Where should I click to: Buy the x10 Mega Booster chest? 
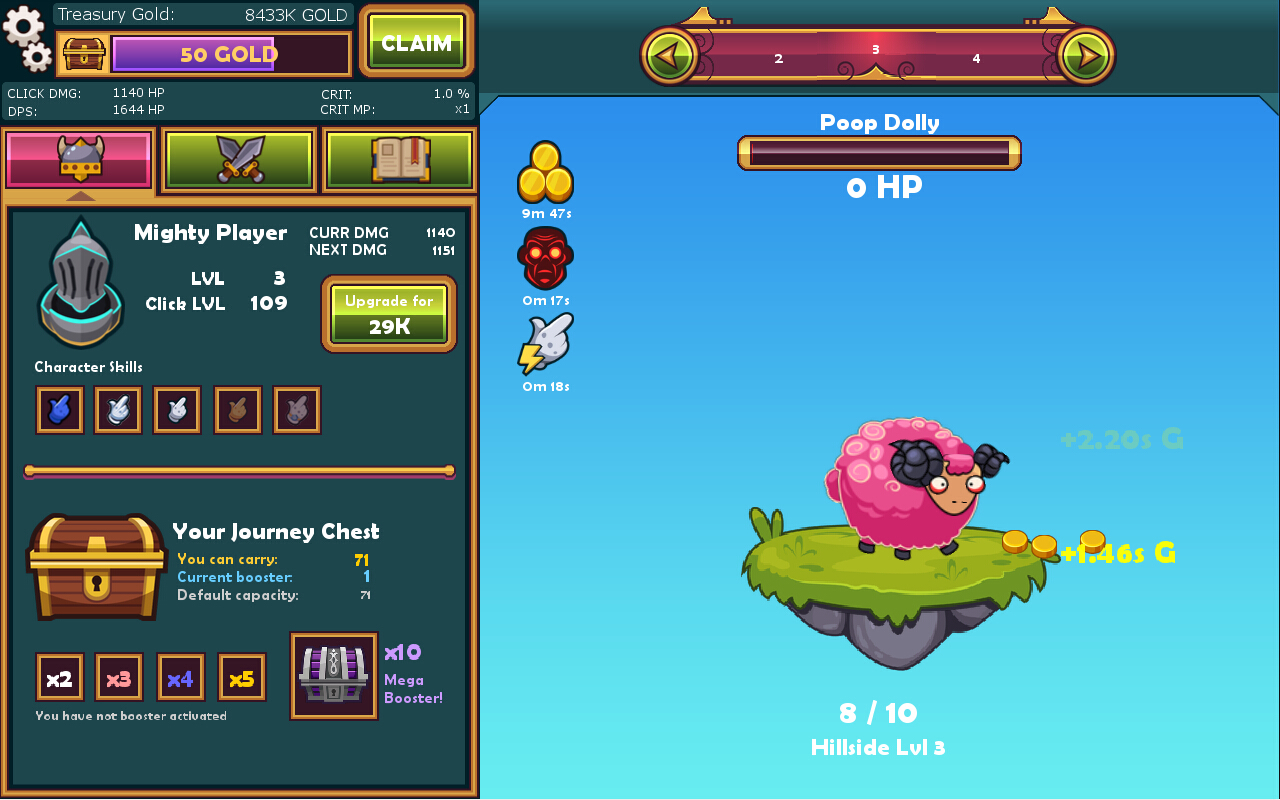click(x=334, y=675)
